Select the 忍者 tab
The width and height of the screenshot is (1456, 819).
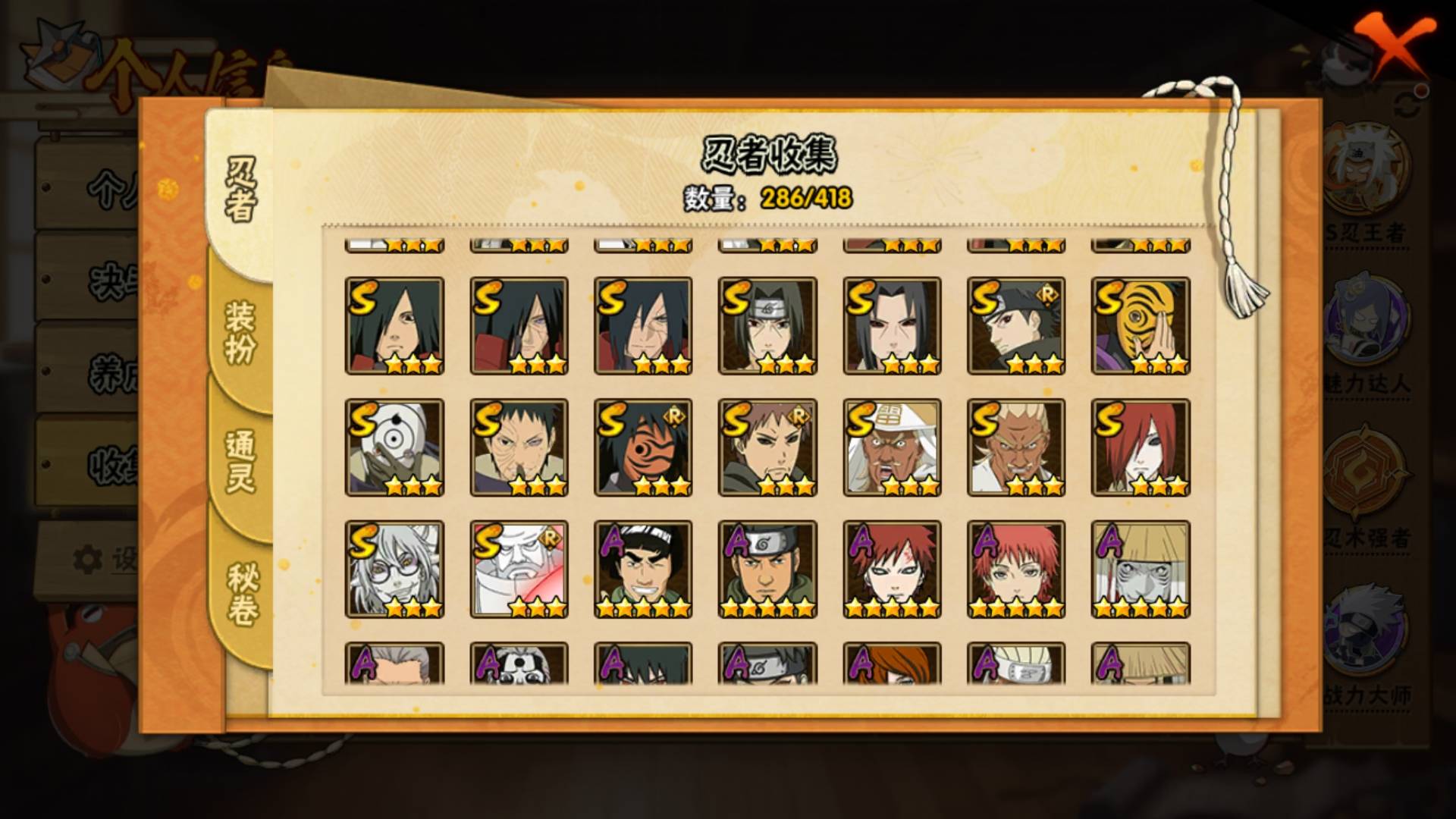[241, 190]
